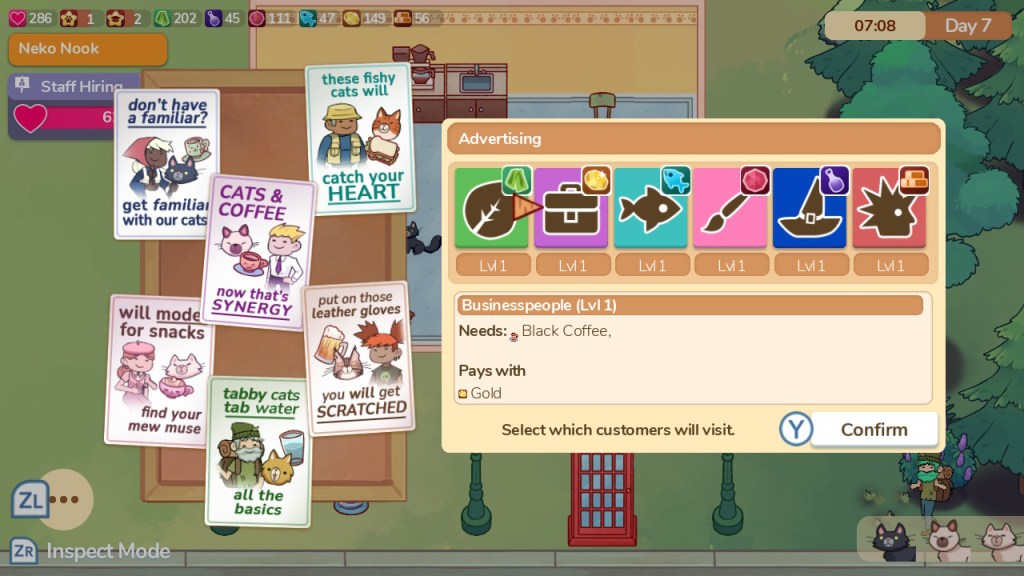Pick the 'leather gloves' scratched poster
The image size is (1024, 576).
click(357, 356)
